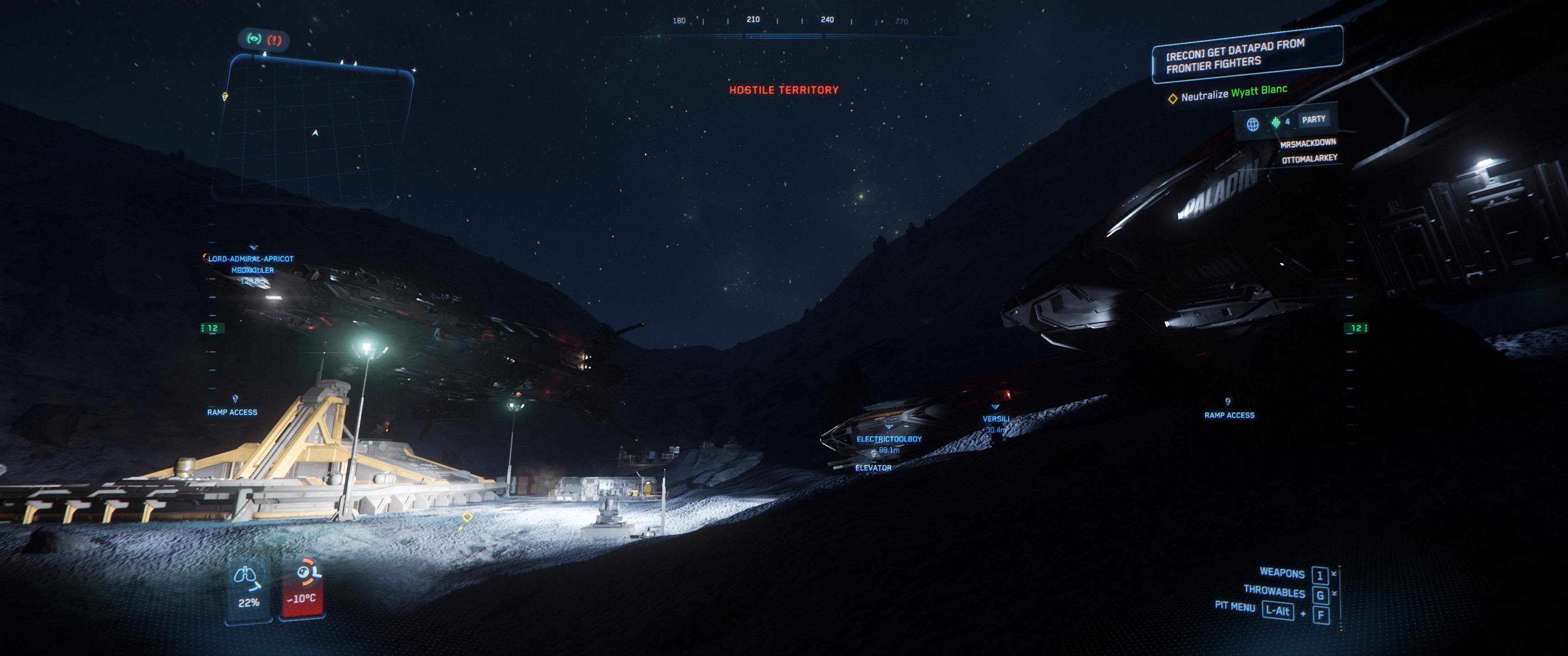
Task: Open the Party channel label
Action: click(x=1313, y=119)
